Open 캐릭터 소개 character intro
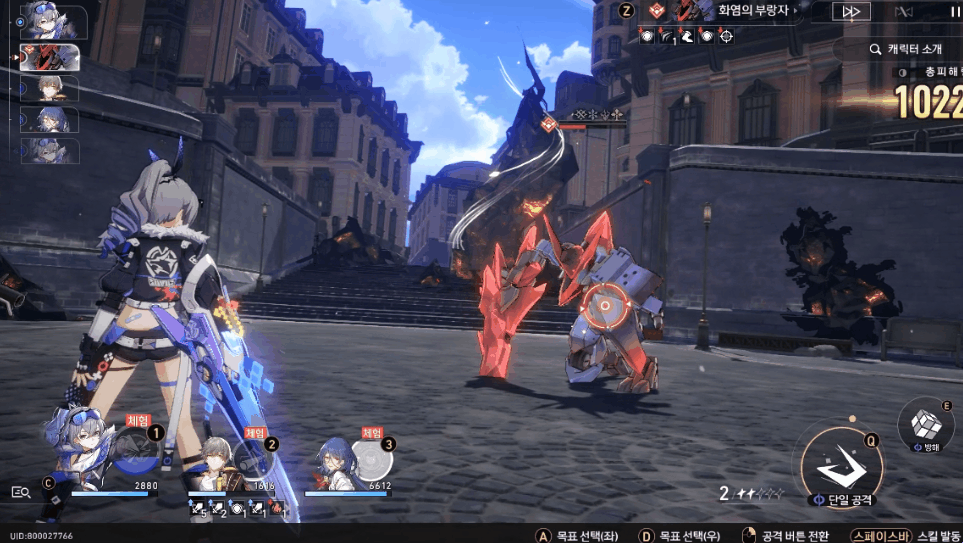This screenshot has height=543, width=963. 905,48
